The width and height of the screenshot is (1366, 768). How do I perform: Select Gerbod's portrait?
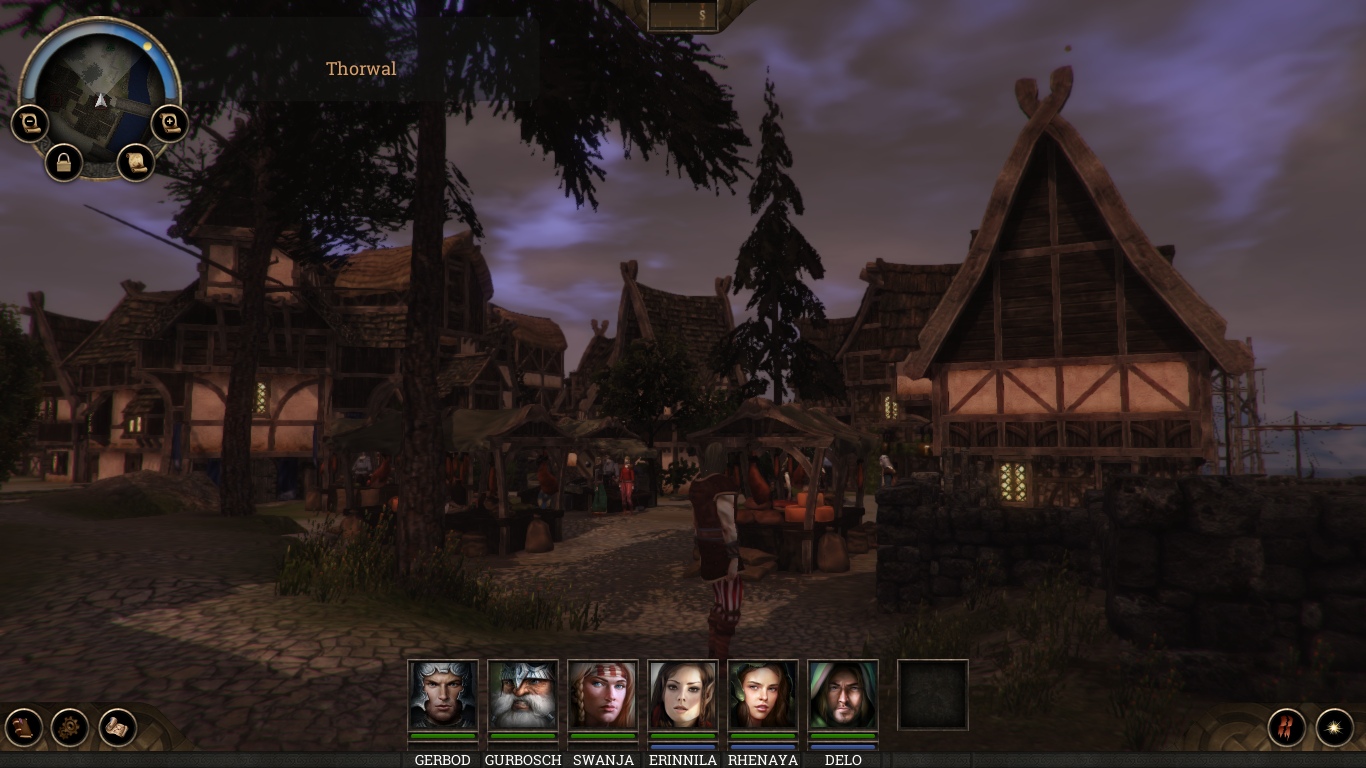point(442,695)
